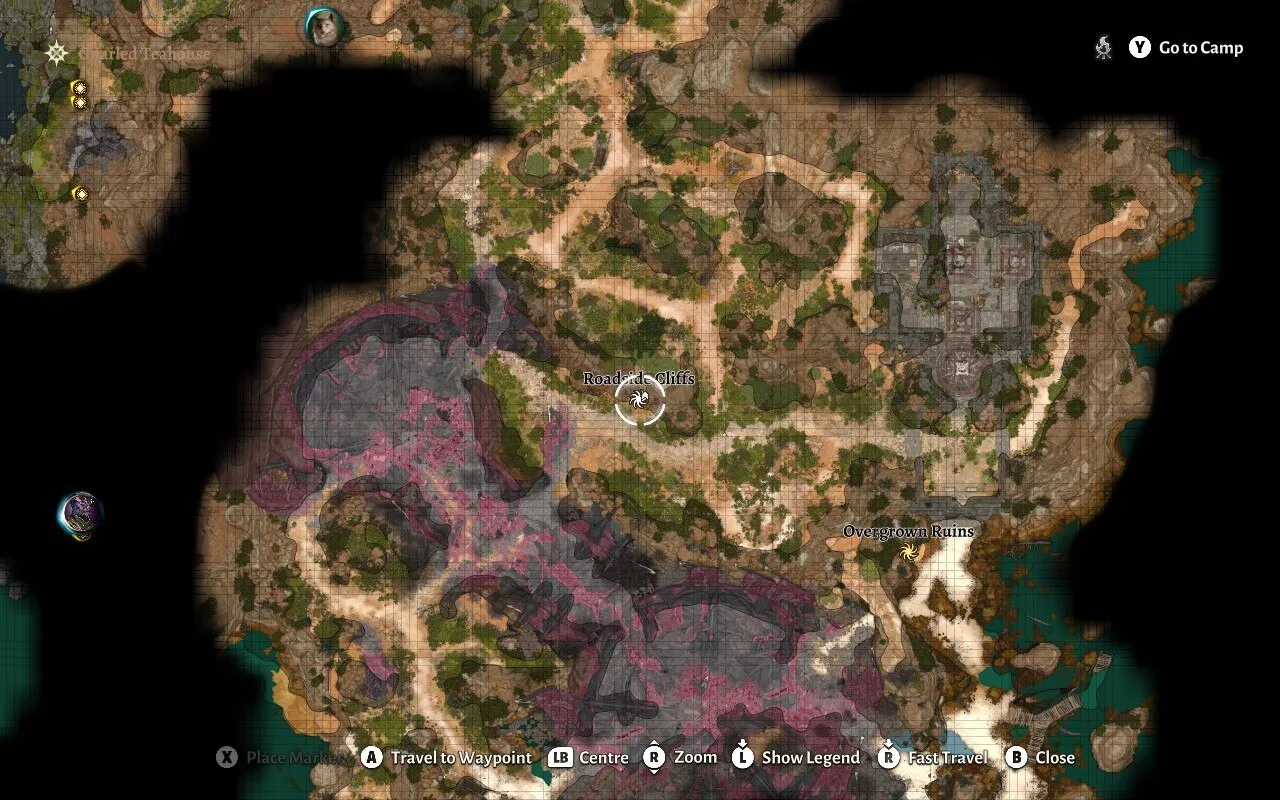Select the campfire icon beside Go to Camp

click(x=1103, y=47)
